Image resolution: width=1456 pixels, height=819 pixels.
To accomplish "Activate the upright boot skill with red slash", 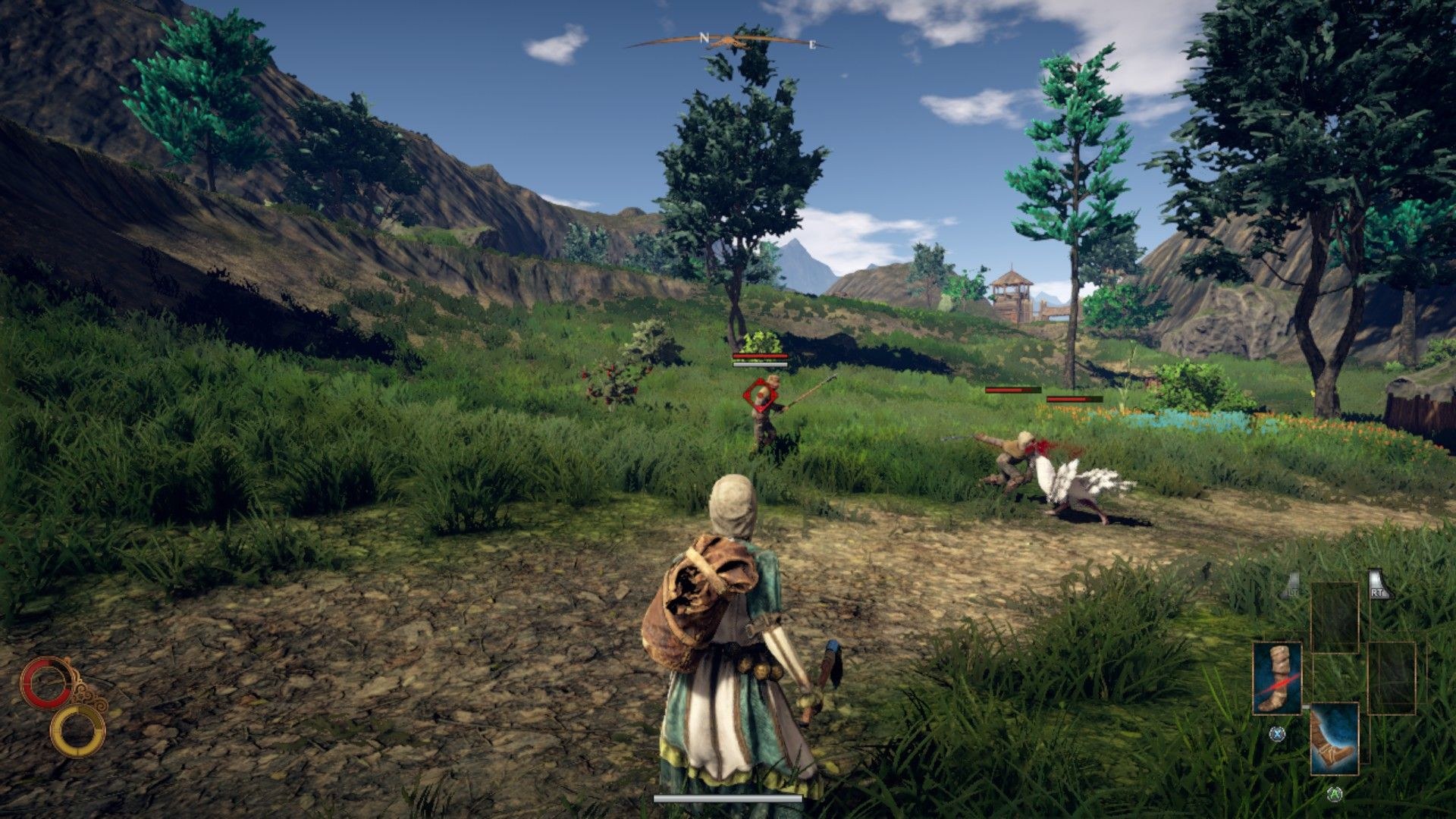I will click(1277, 677).
